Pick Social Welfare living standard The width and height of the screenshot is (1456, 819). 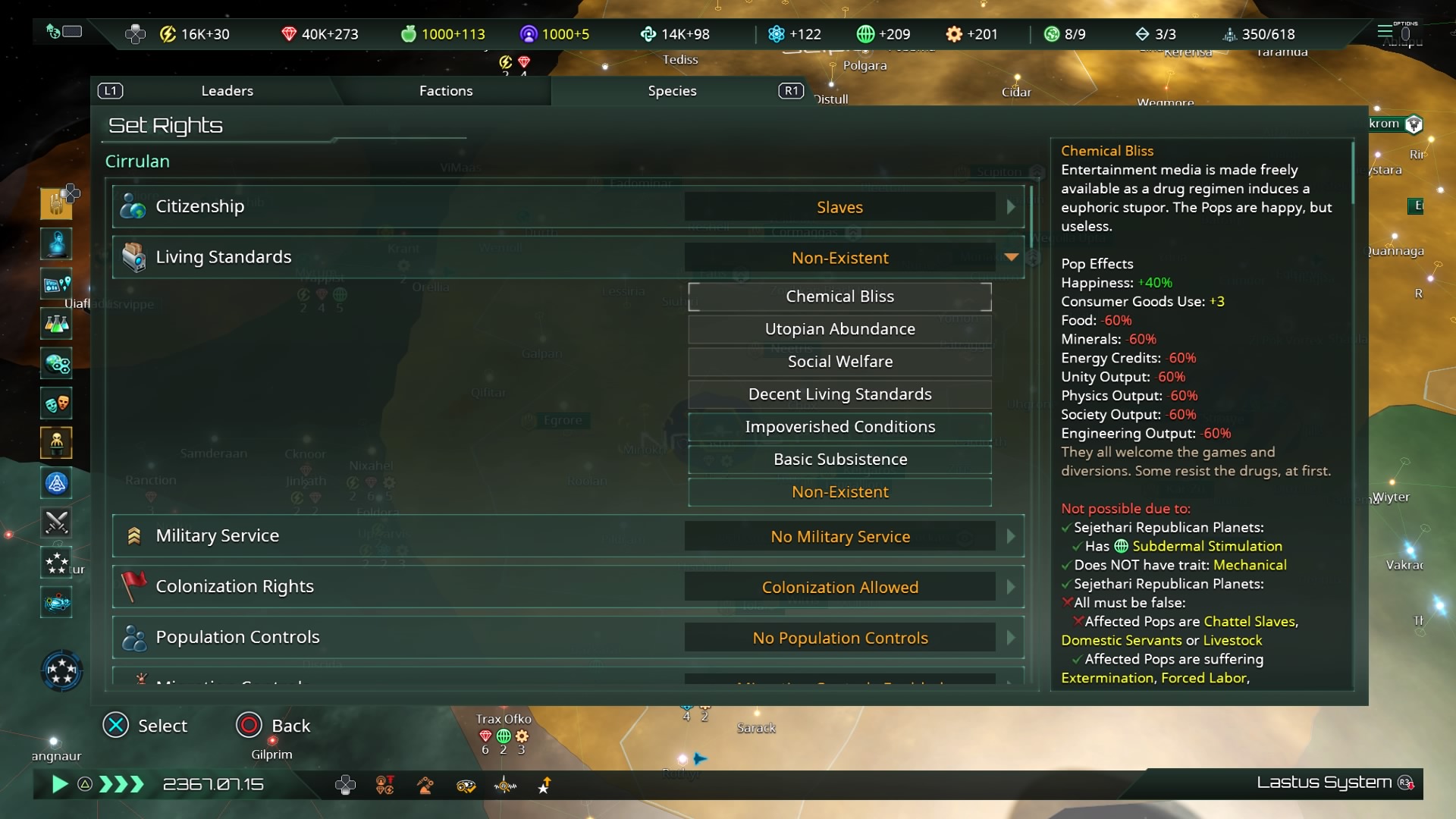[x=839, y=362]
